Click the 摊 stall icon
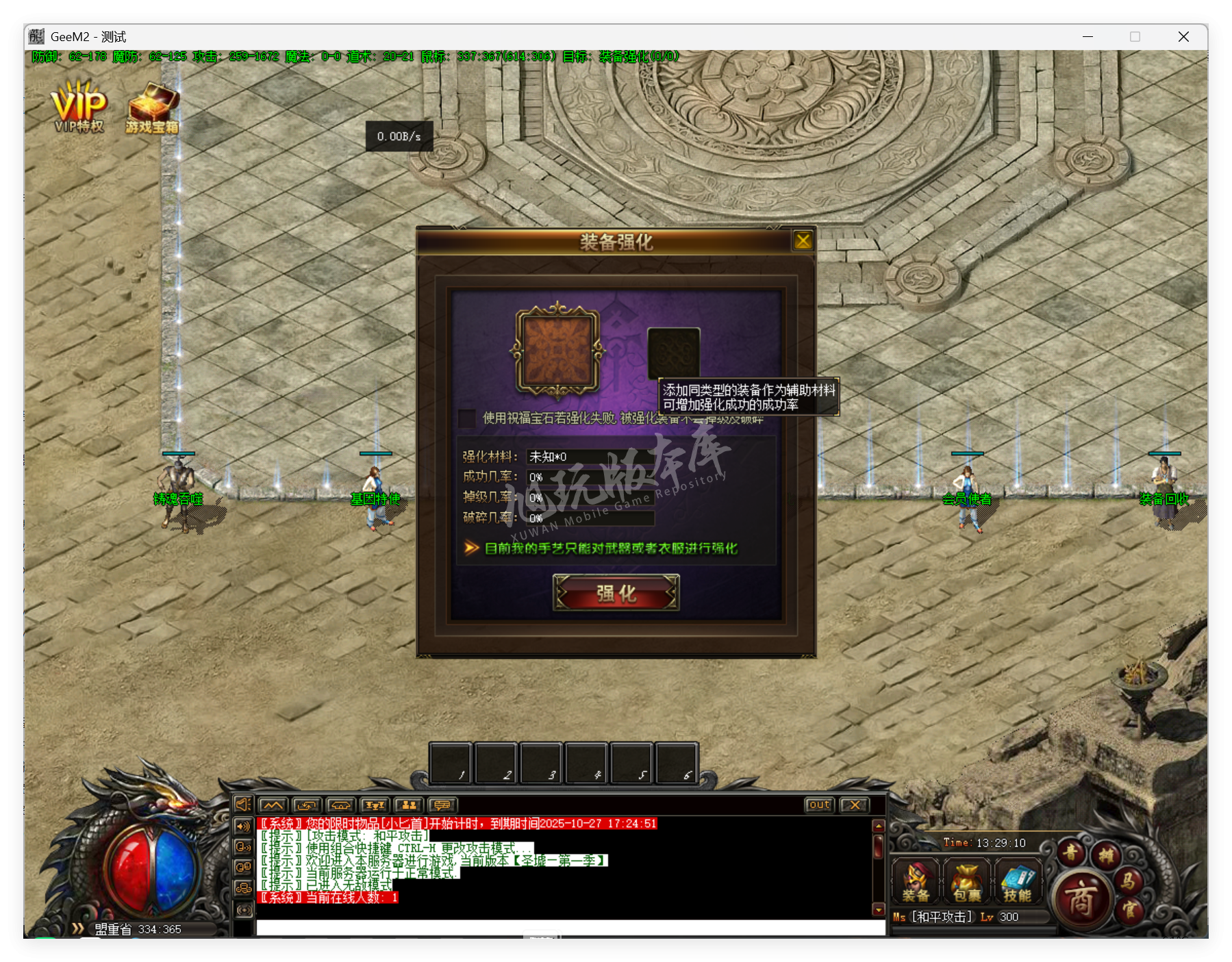 click(x=1105, y=856)
